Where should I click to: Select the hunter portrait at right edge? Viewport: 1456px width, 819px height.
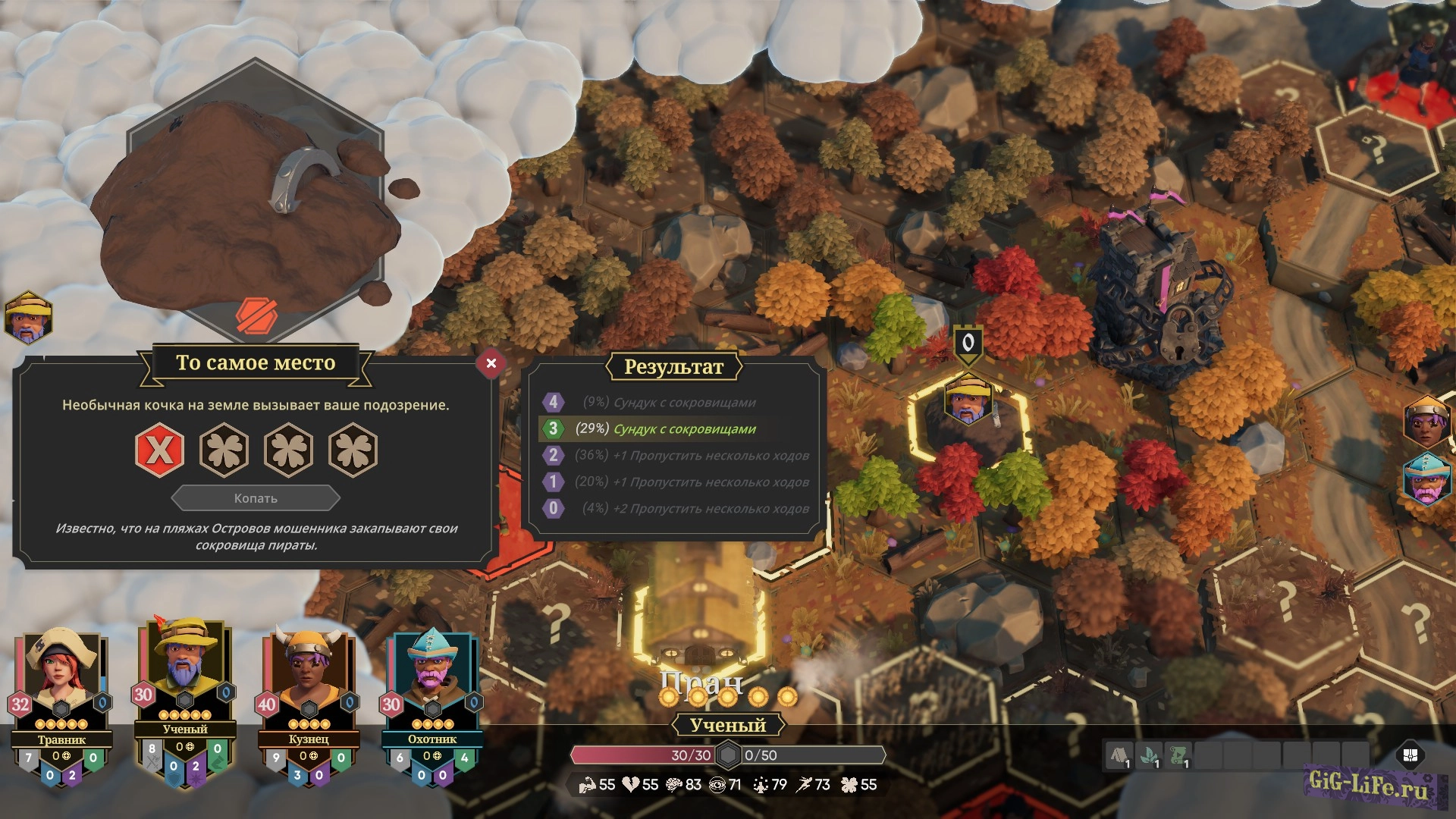point(1426,479)
